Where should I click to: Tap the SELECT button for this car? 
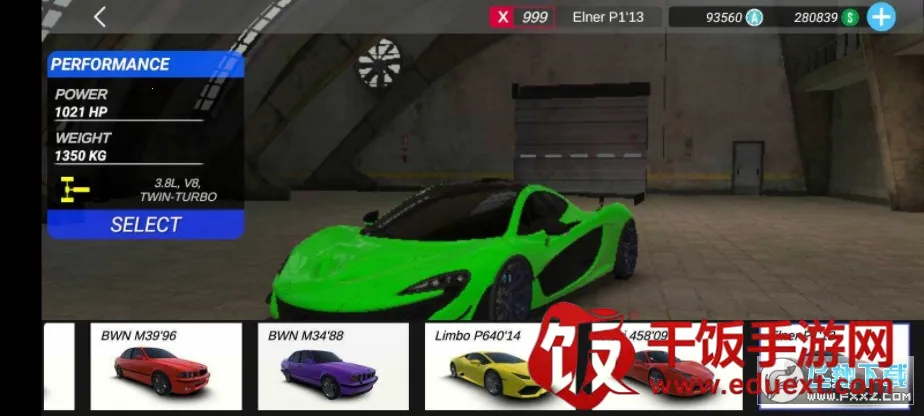[x=146, y=224]
